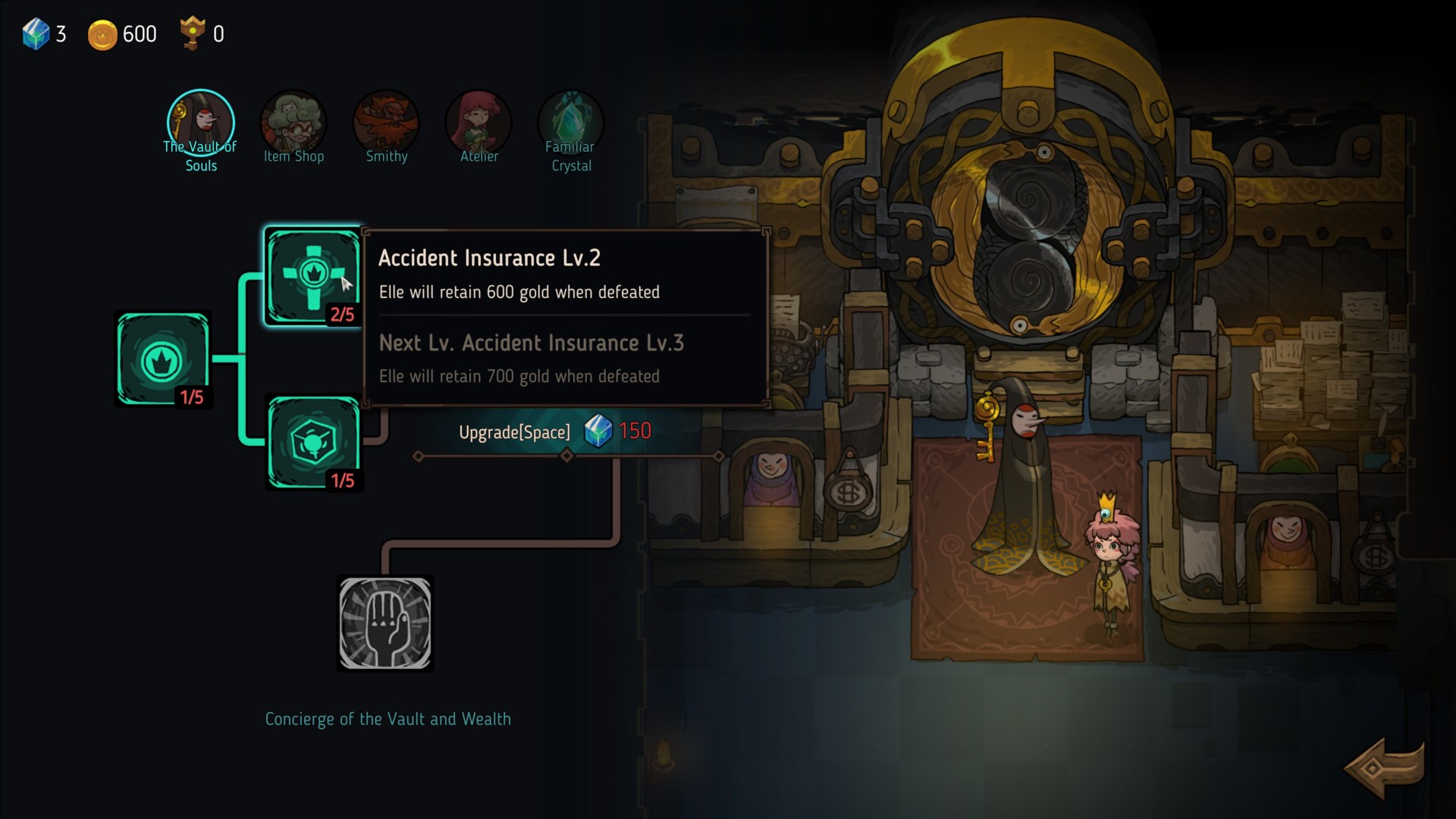
Task: Select the locked raised hand node
Action: tap(385, 623)
